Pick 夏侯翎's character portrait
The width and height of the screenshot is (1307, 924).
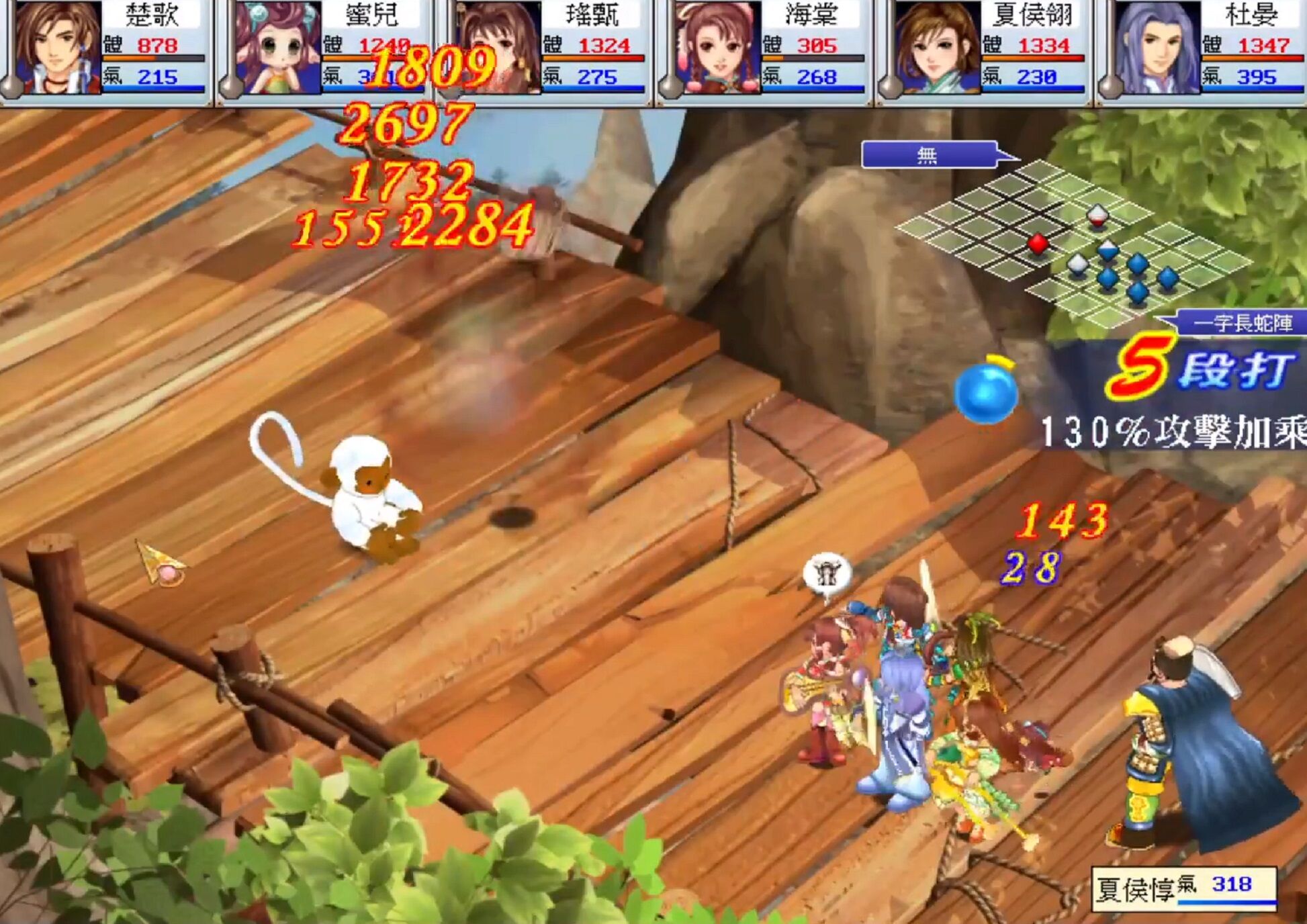(938, 48)
